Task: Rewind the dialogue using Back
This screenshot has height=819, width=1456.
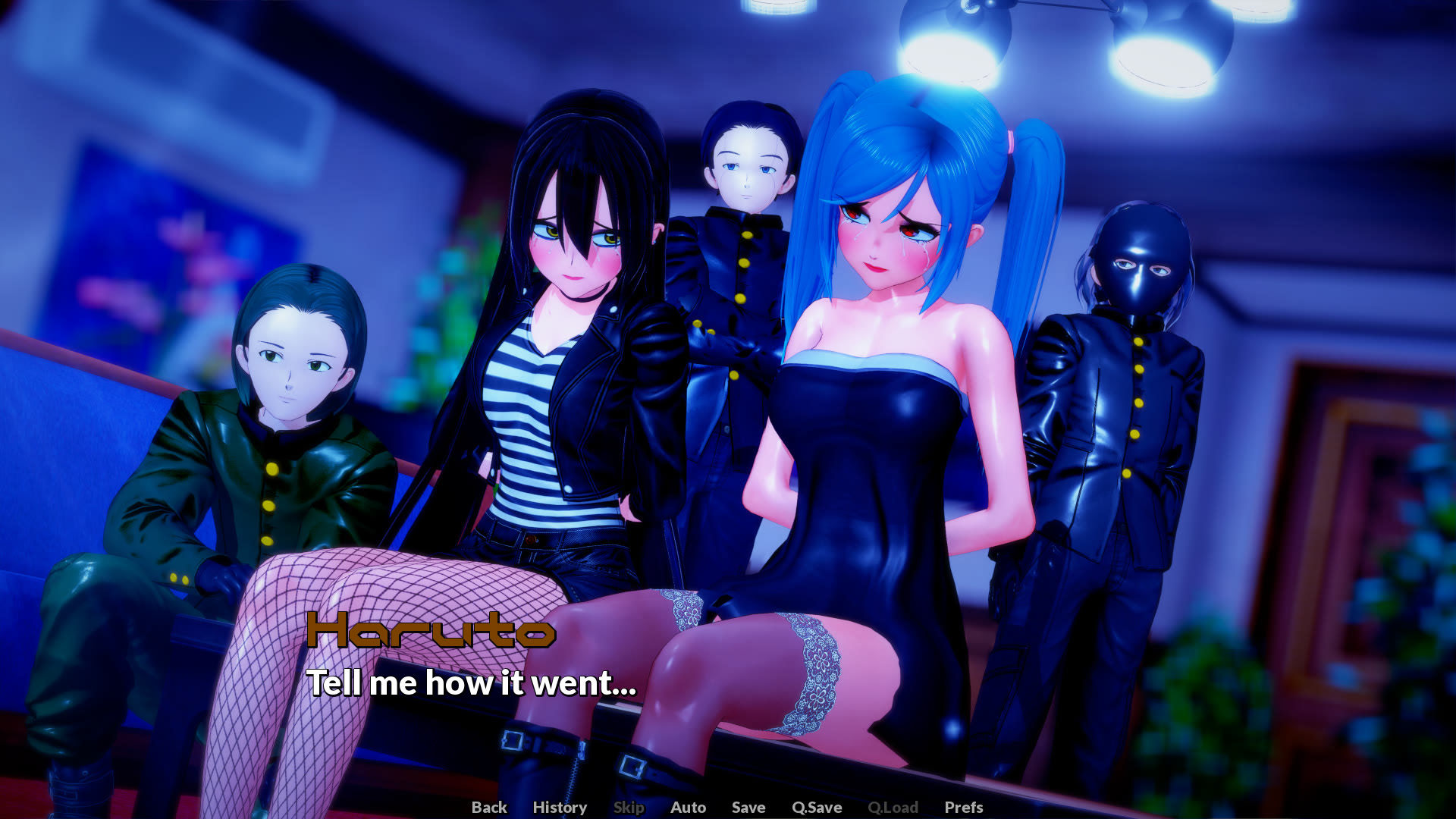Action: (x=488, y=808)
